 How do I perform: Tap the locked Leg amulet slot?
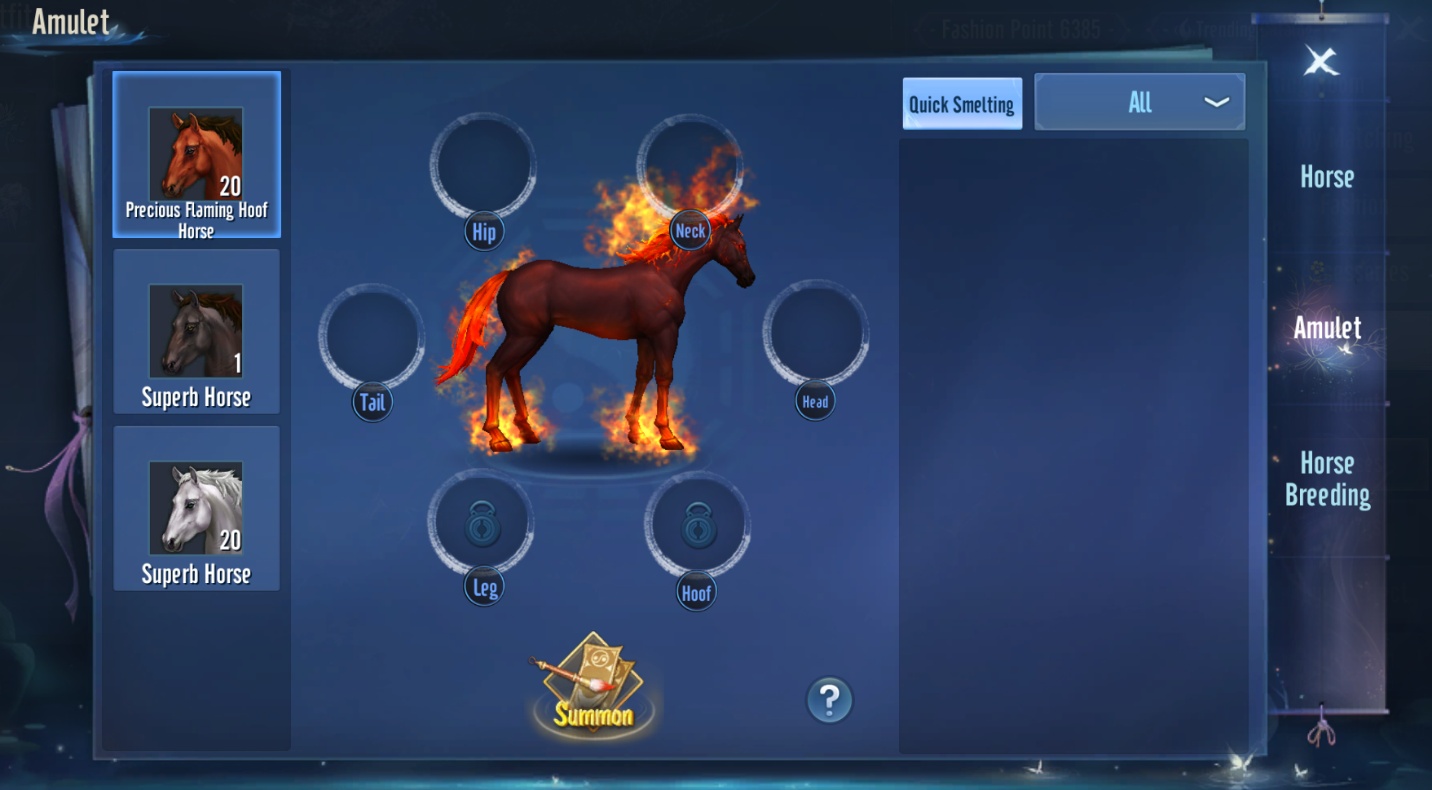(481, 523)
